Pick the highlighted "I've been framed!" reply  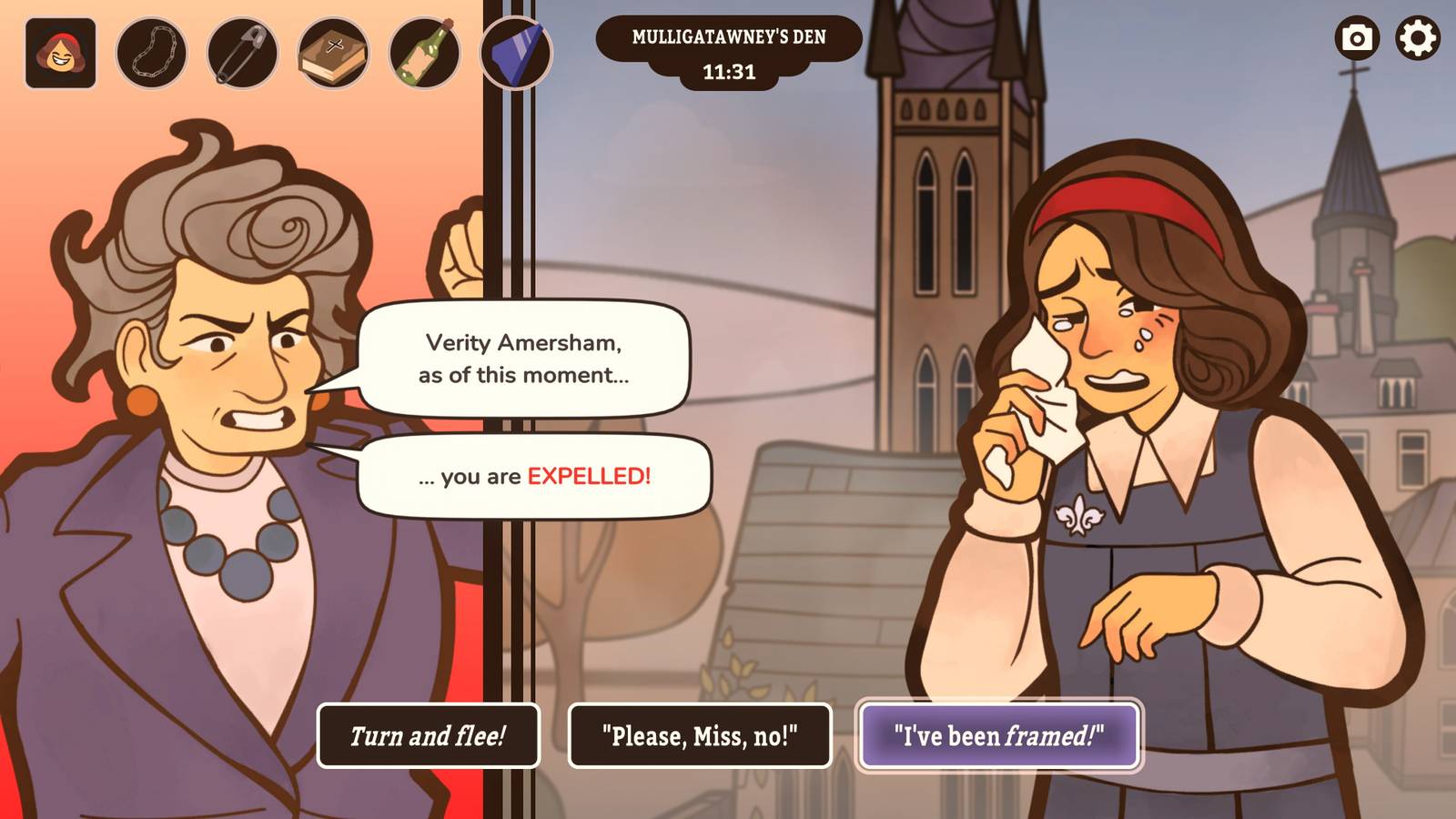click(1001, 733)
